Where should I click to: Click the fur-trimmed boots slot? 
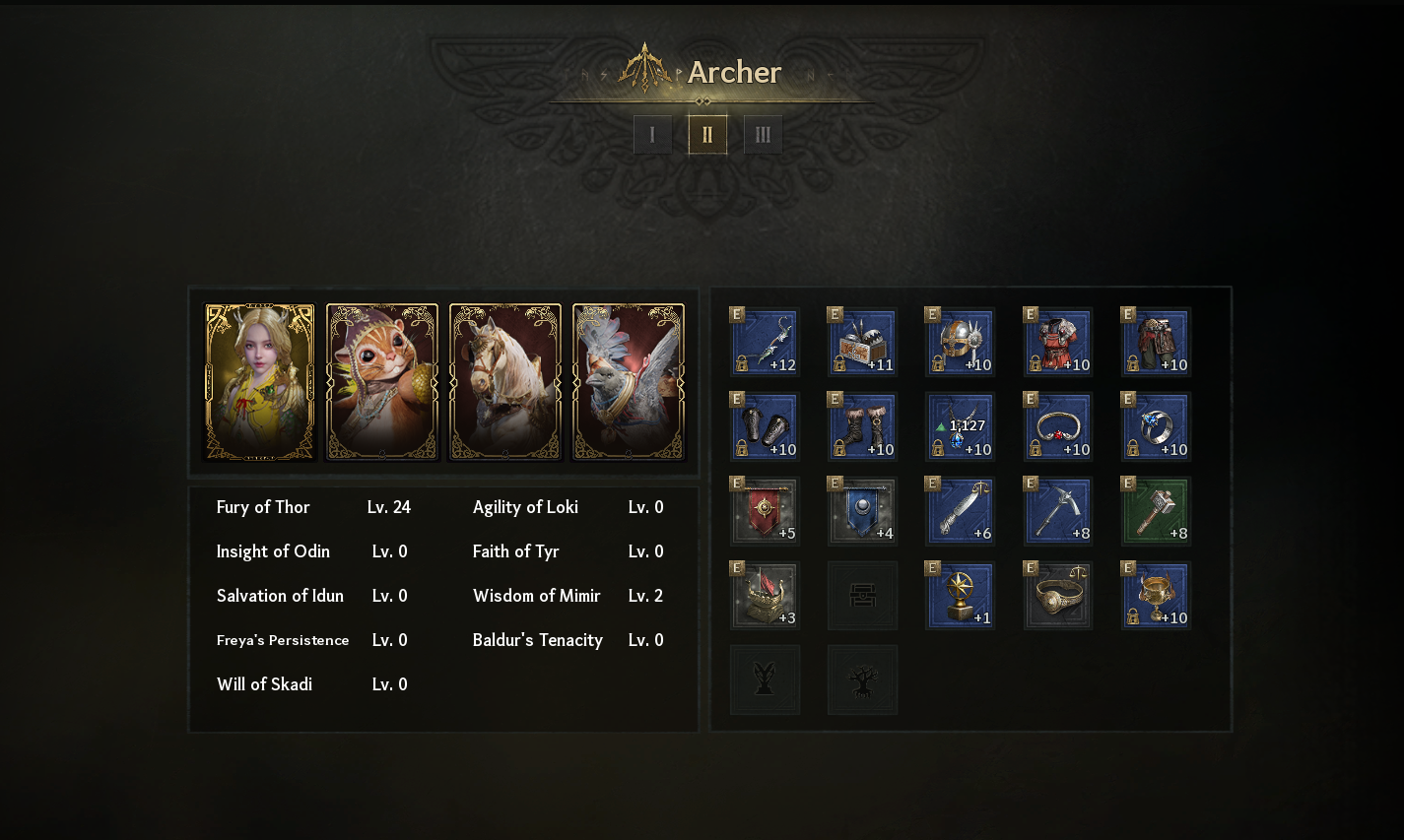(862, 426)
